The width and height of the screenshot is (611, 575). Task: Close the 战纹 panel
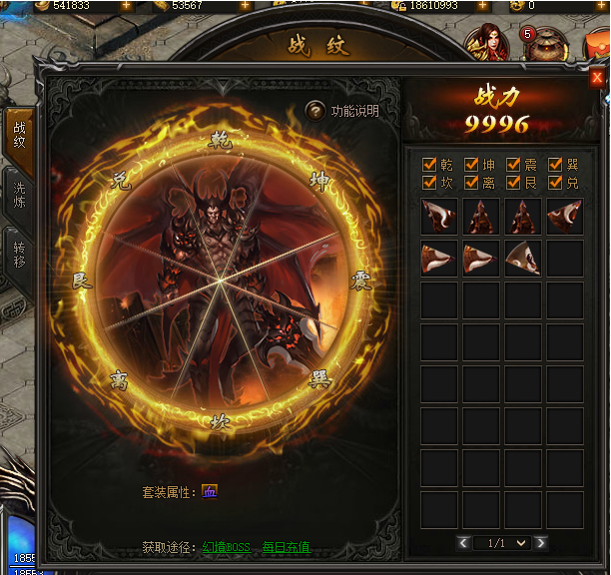tap(597, 78)
